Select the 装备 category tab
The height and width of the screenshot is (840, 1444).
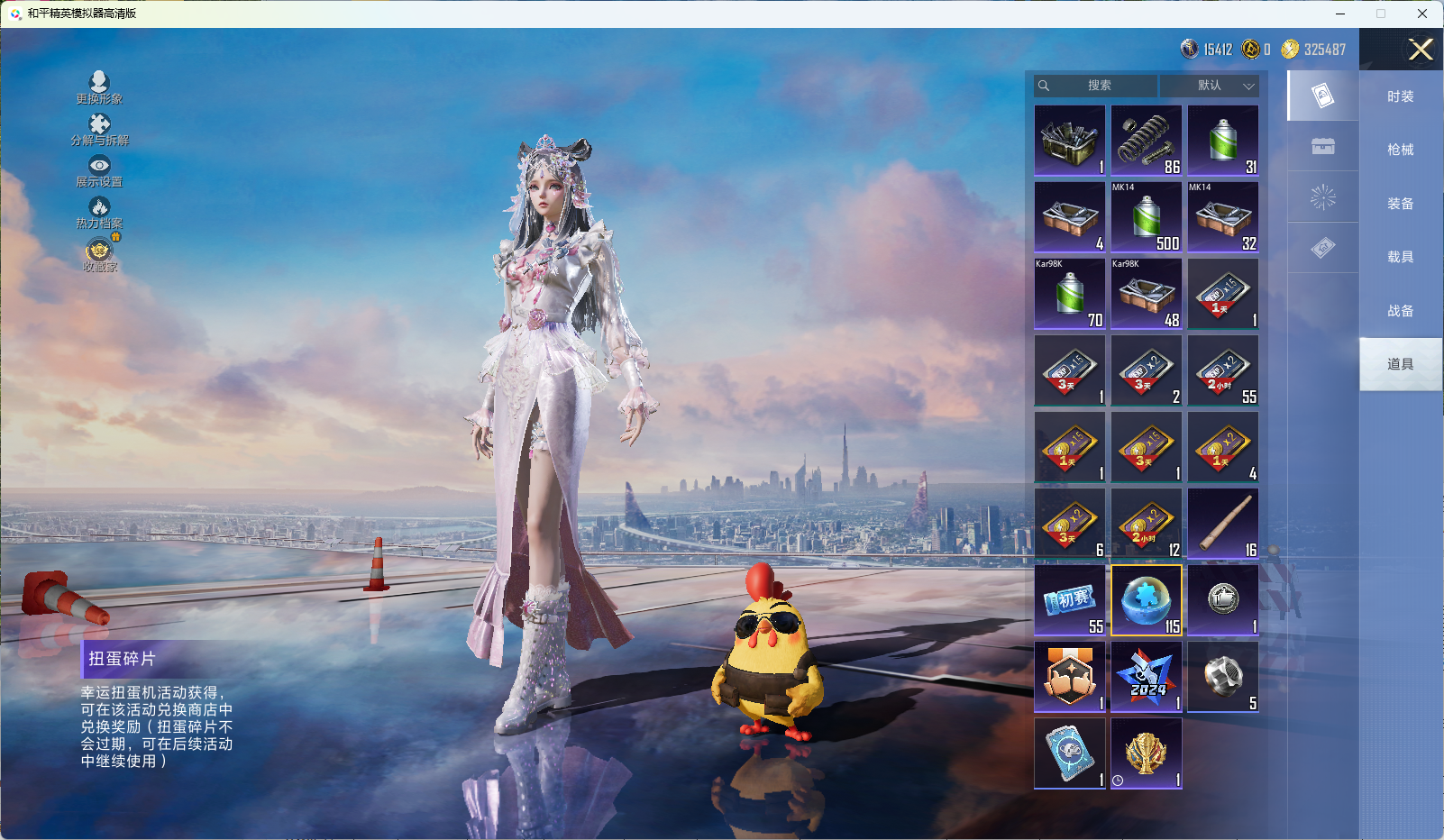[1400, 204]
